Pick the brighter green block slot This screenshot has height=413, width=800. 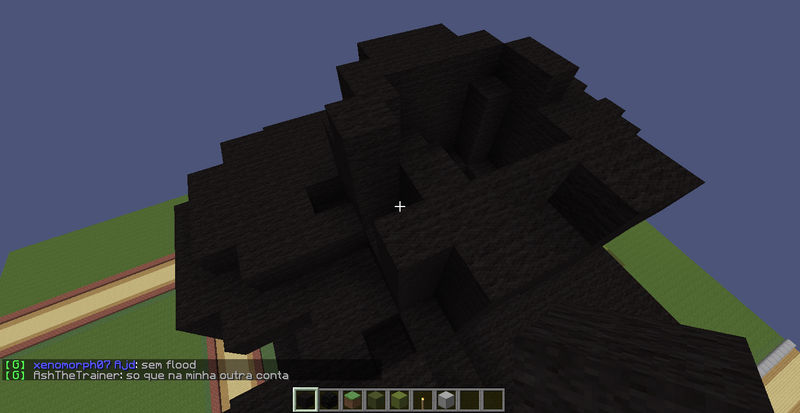pyautogui.click(x=399, y=400)
